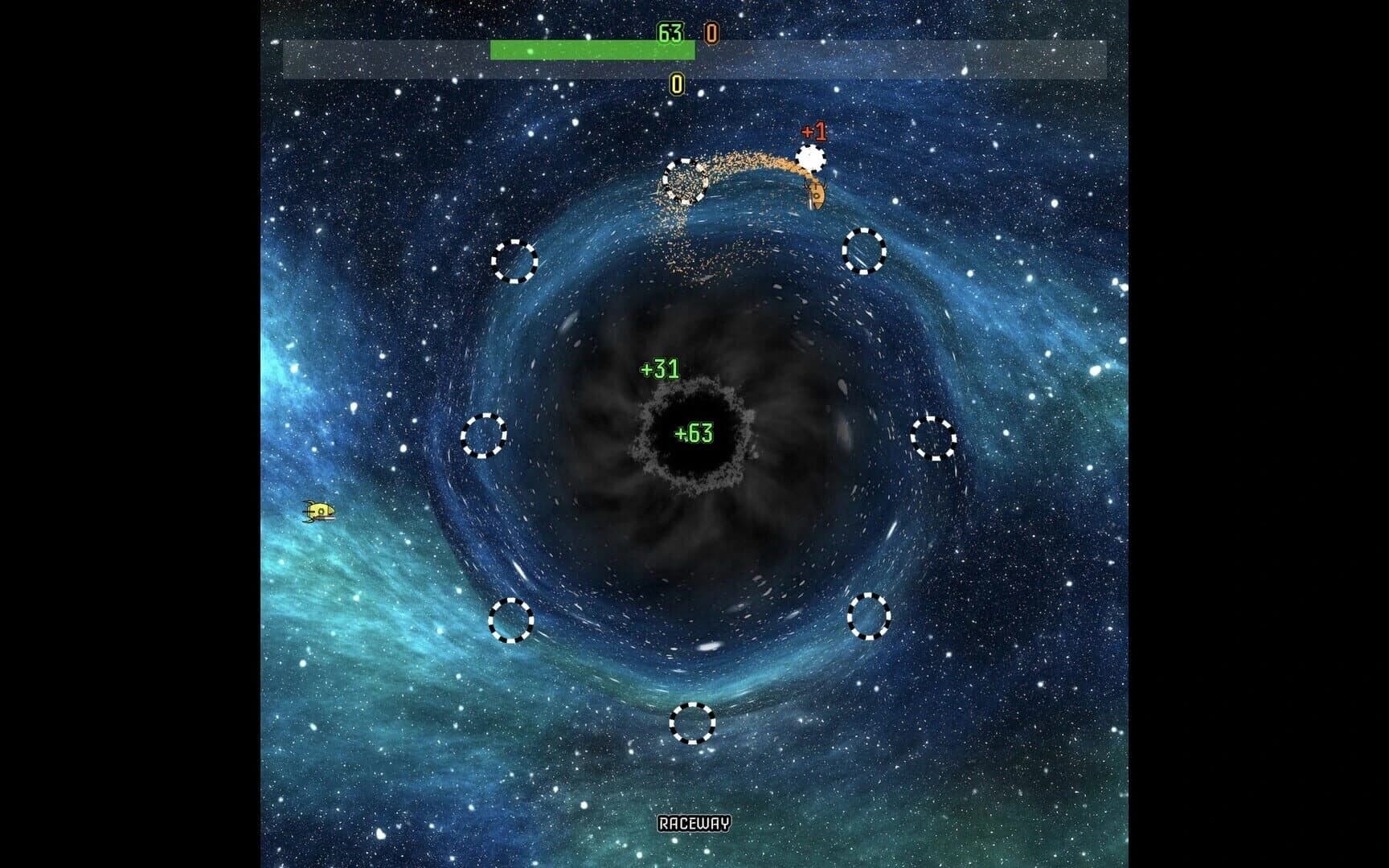Click the red +1 bonus indicator
Screen dimensions: 1389x868
click(814, 129)
